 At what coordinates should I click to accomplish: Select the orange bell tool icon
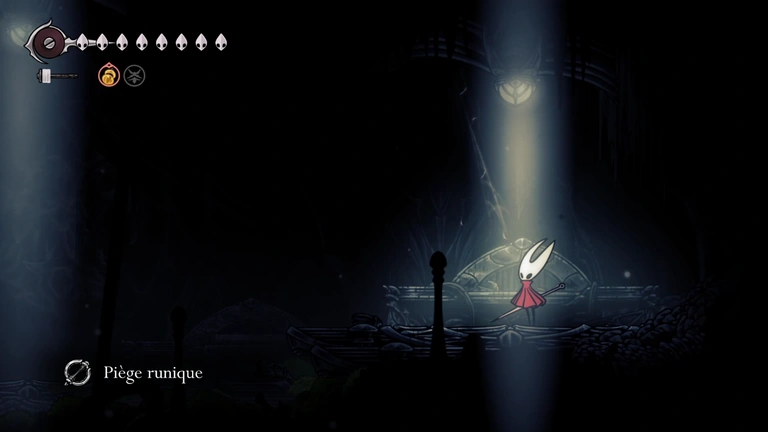[108, 75]
